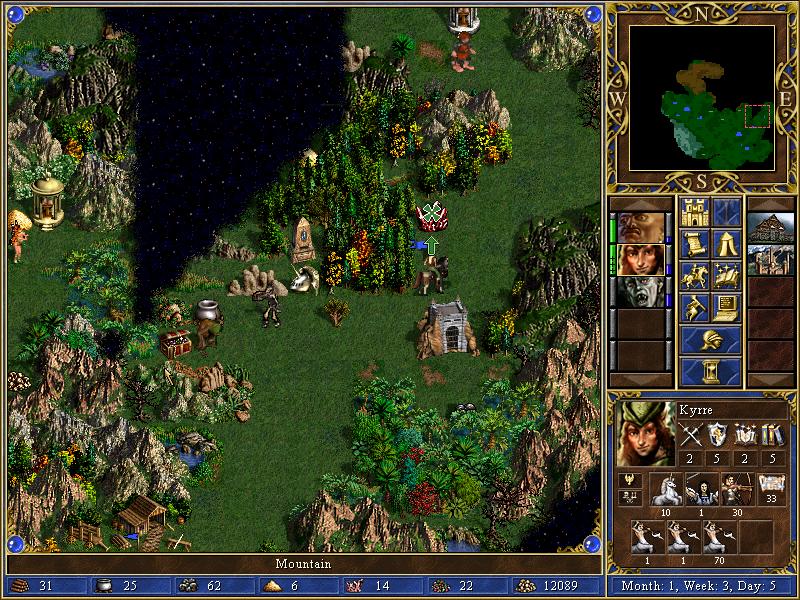
Task: End the turn with the hourglass button
Action: coord(710,372)
